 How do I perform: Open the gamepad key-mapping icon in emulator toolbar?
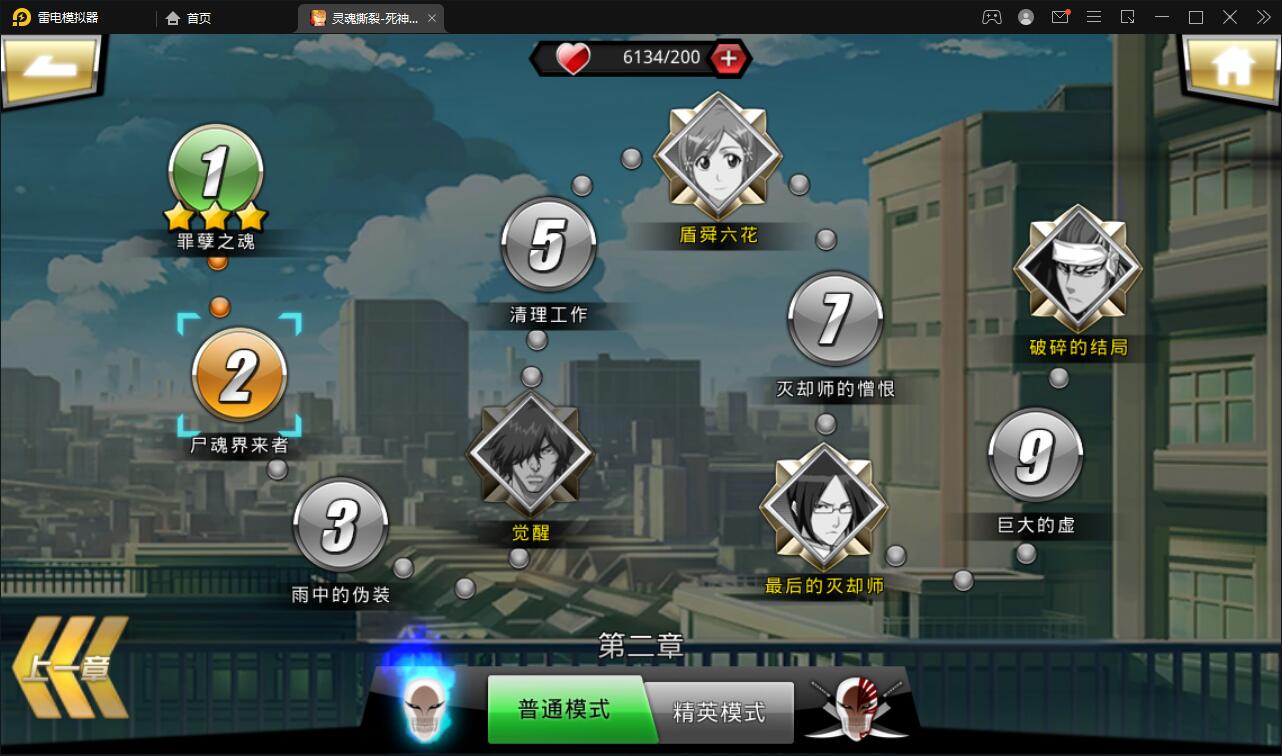(x=991, y=17)
